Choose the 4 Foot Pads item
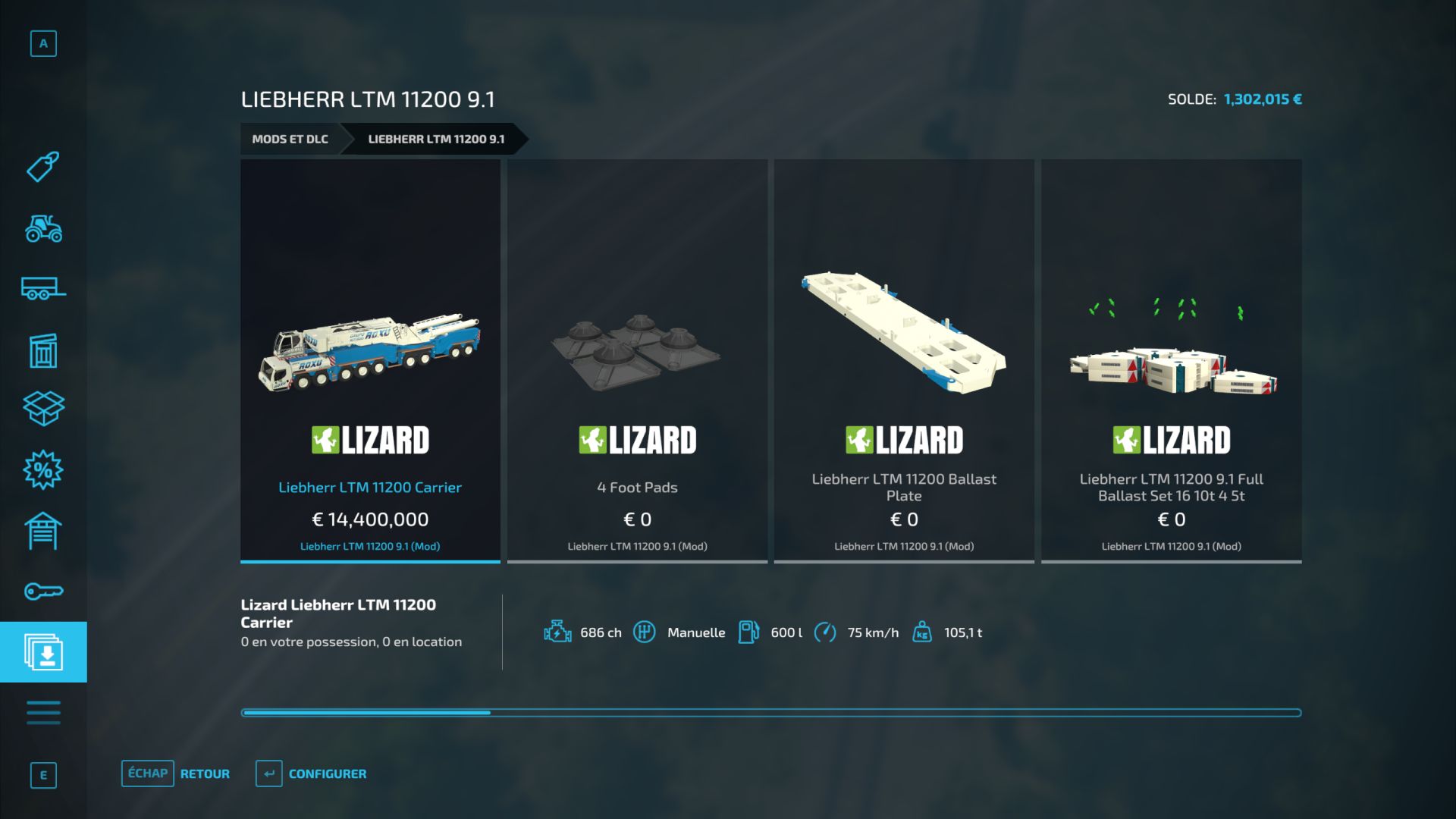Image resolution: width=1456 pixels, height=819 pixels. pyautogui.click(x=637, y=361)
